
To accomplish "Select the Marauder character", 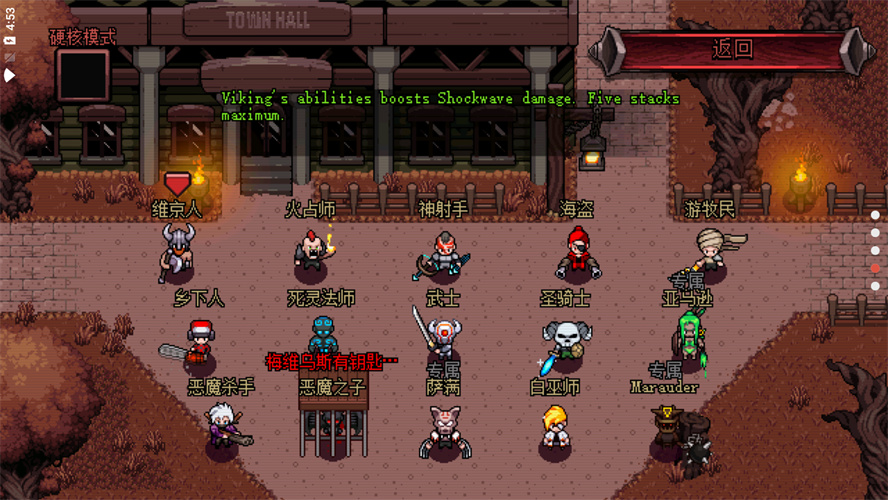I will (x=668, y=430).
